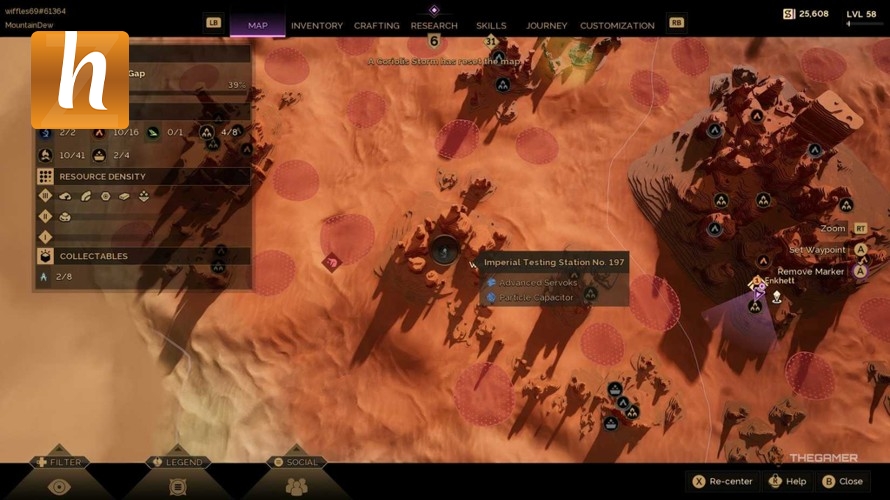Click the orange h logo overlay

point(80,80)
